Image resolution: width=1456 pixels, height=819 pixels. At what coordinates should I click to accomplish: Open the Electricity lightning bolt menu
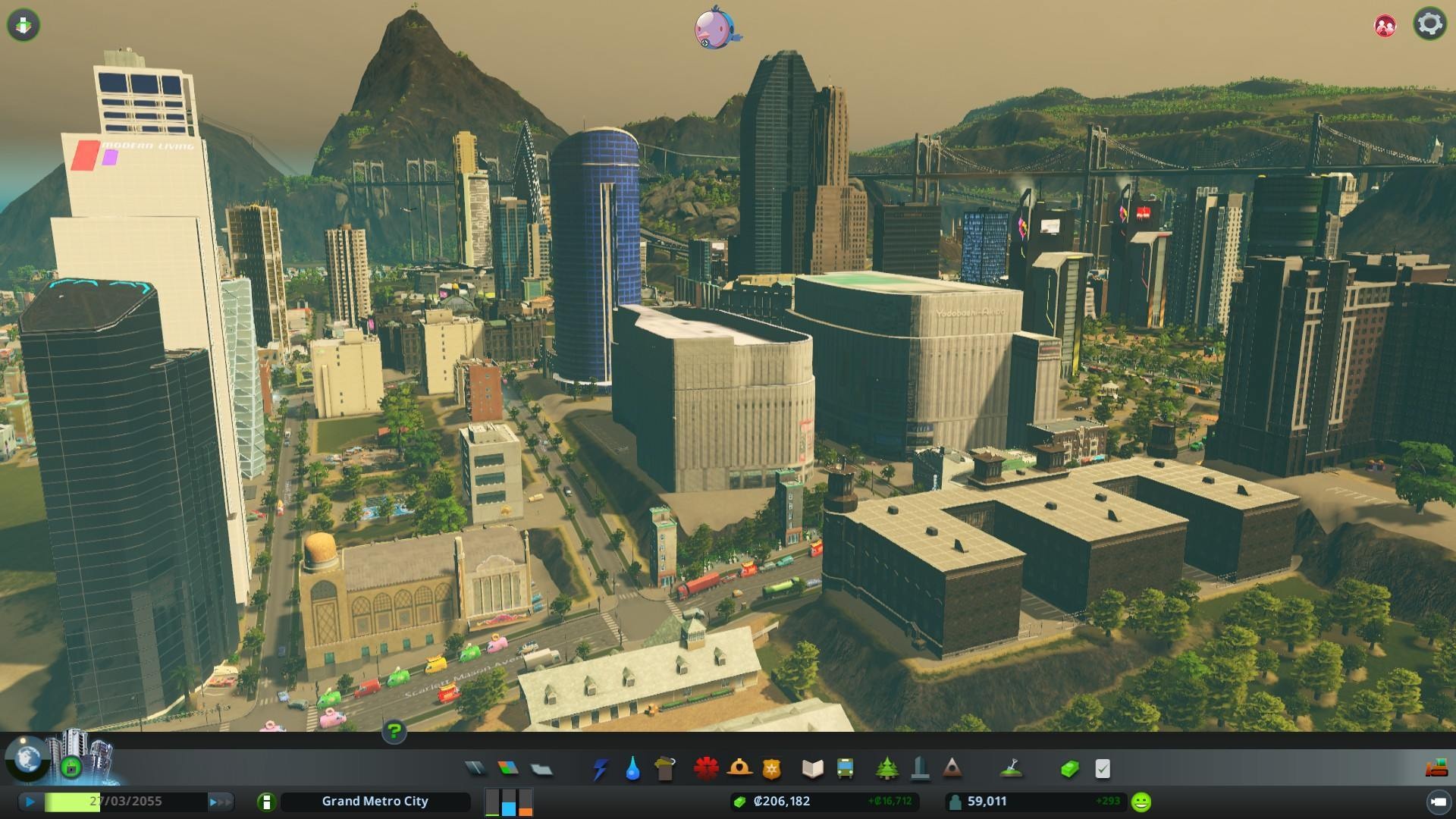[x=600, y=769]
